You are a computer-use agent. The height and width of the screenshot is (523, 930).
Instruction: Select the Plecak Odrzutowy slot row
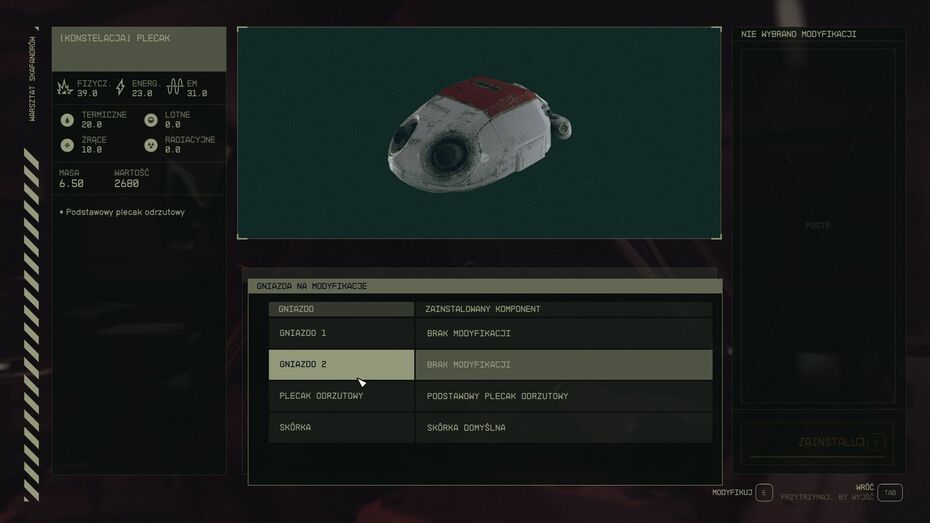490,396
